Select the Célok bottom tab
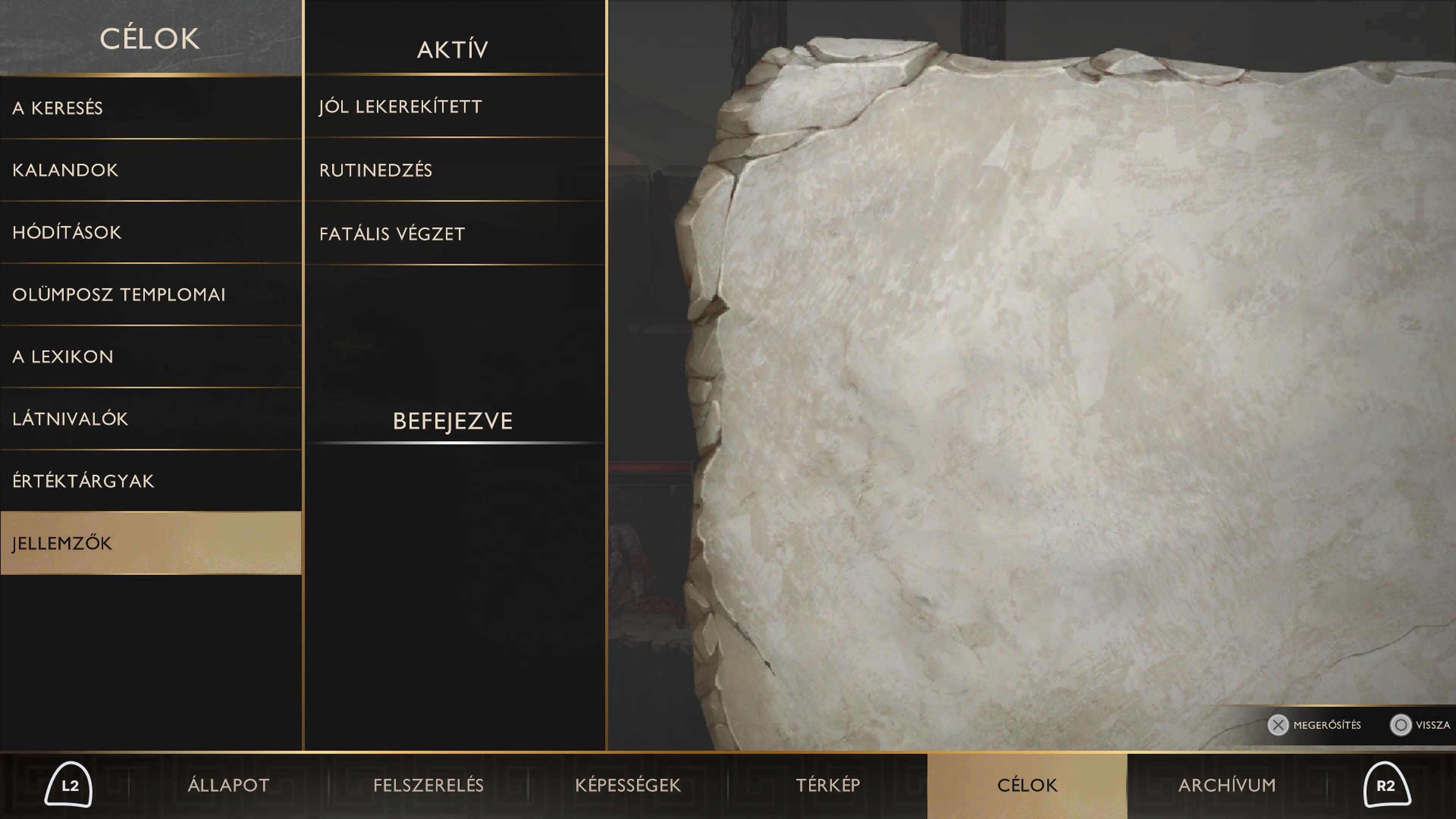Screen dimensions: 1456x819 [x=1027, y=785]
